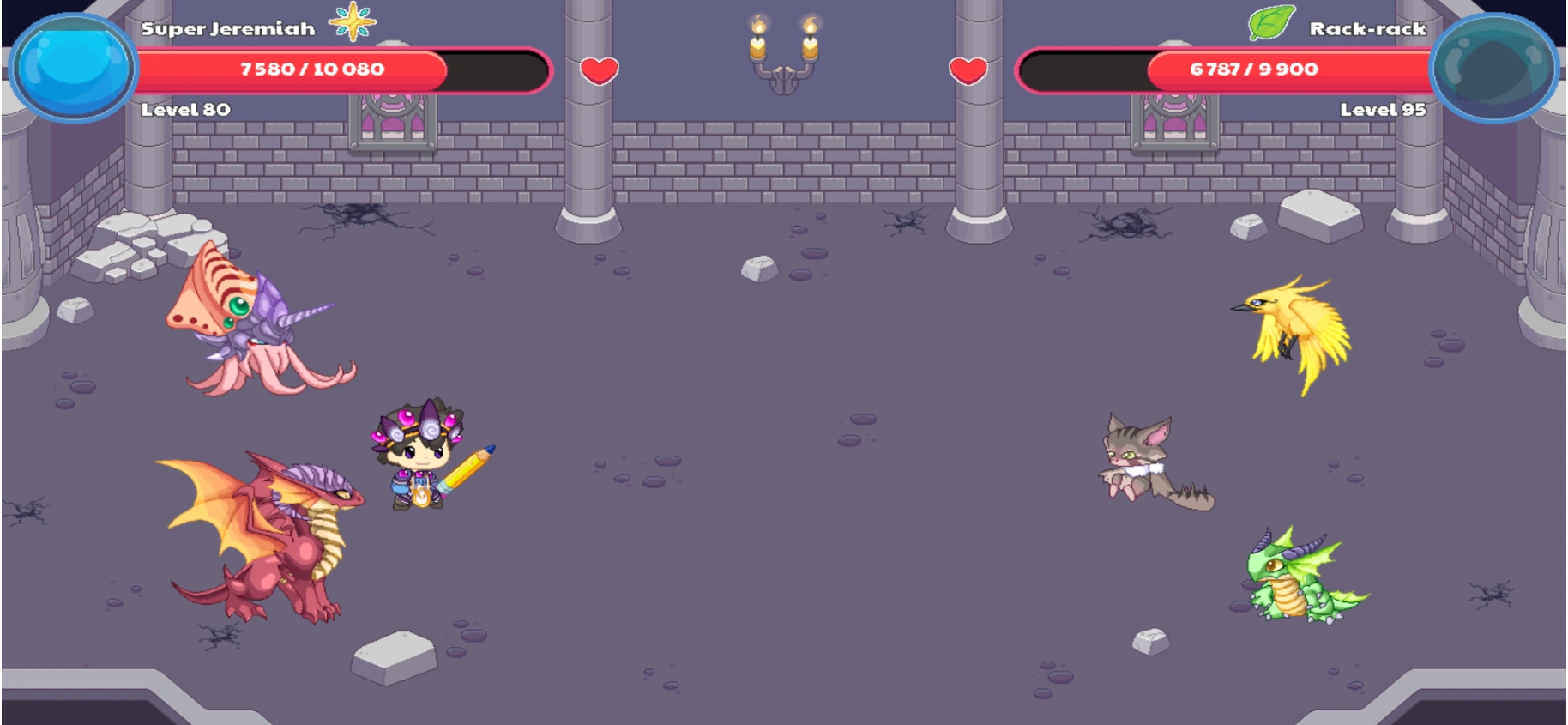The width and height of the screenshot is (1568, 725).
Task: Click the Rack-rack name label
Action: point(1367,27)
